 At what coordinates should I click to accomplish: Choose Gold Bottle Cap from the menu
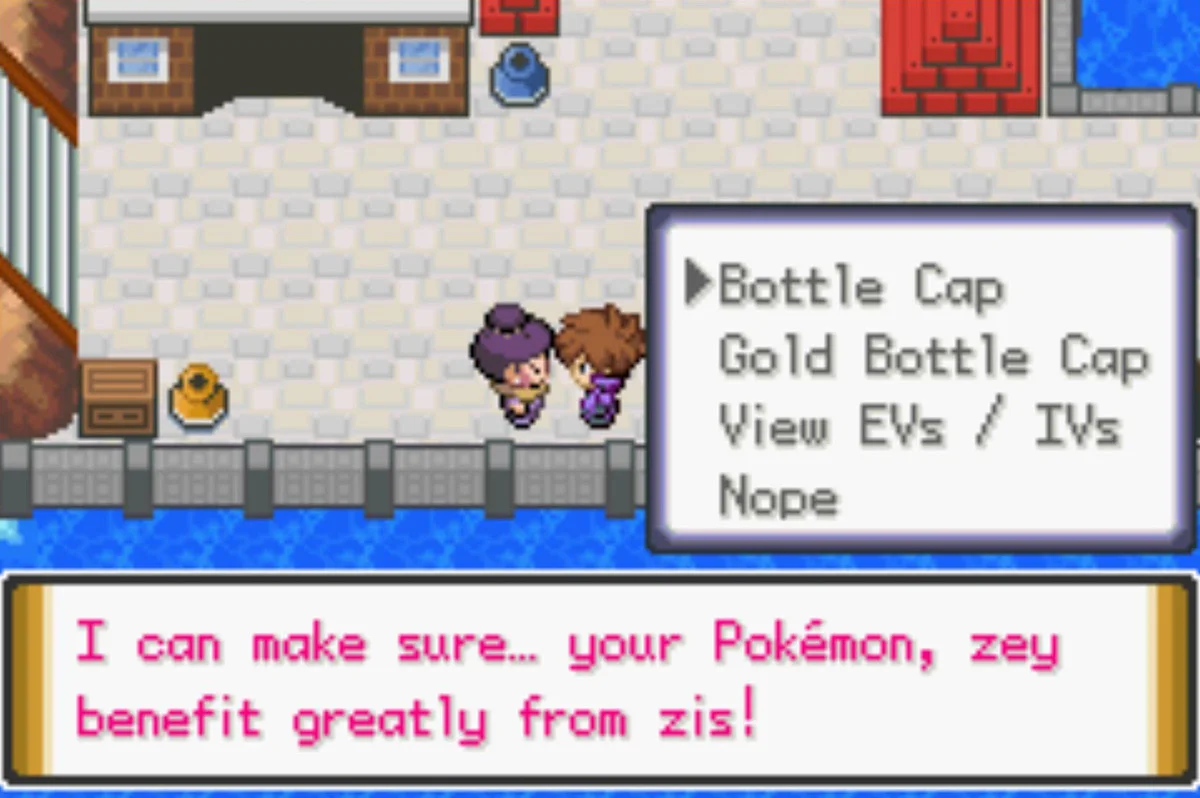[x=932, y=358]
